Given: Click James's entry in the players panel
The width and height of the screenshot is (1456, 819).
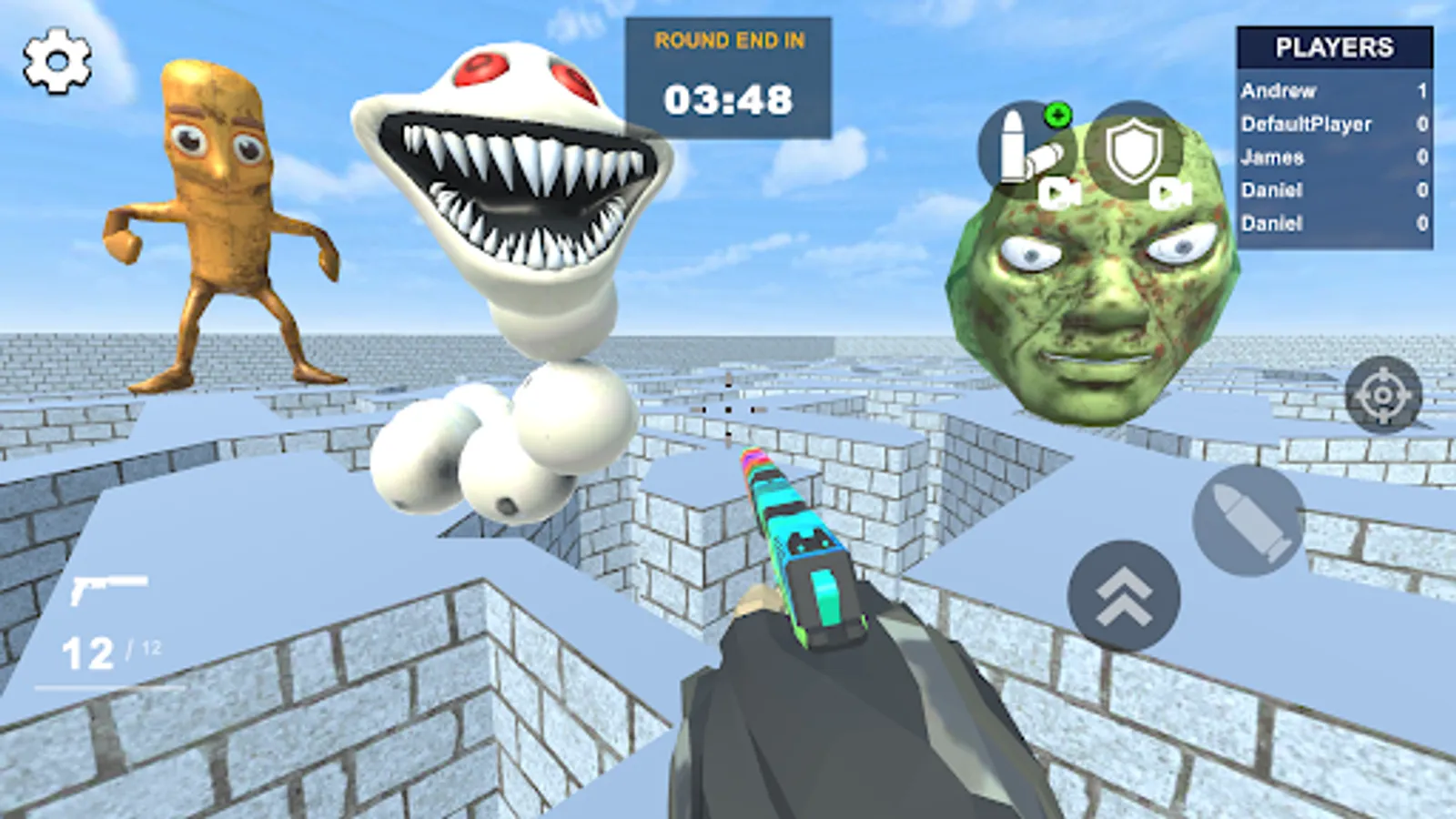Looking at the screenshot, I should 1271,157.
